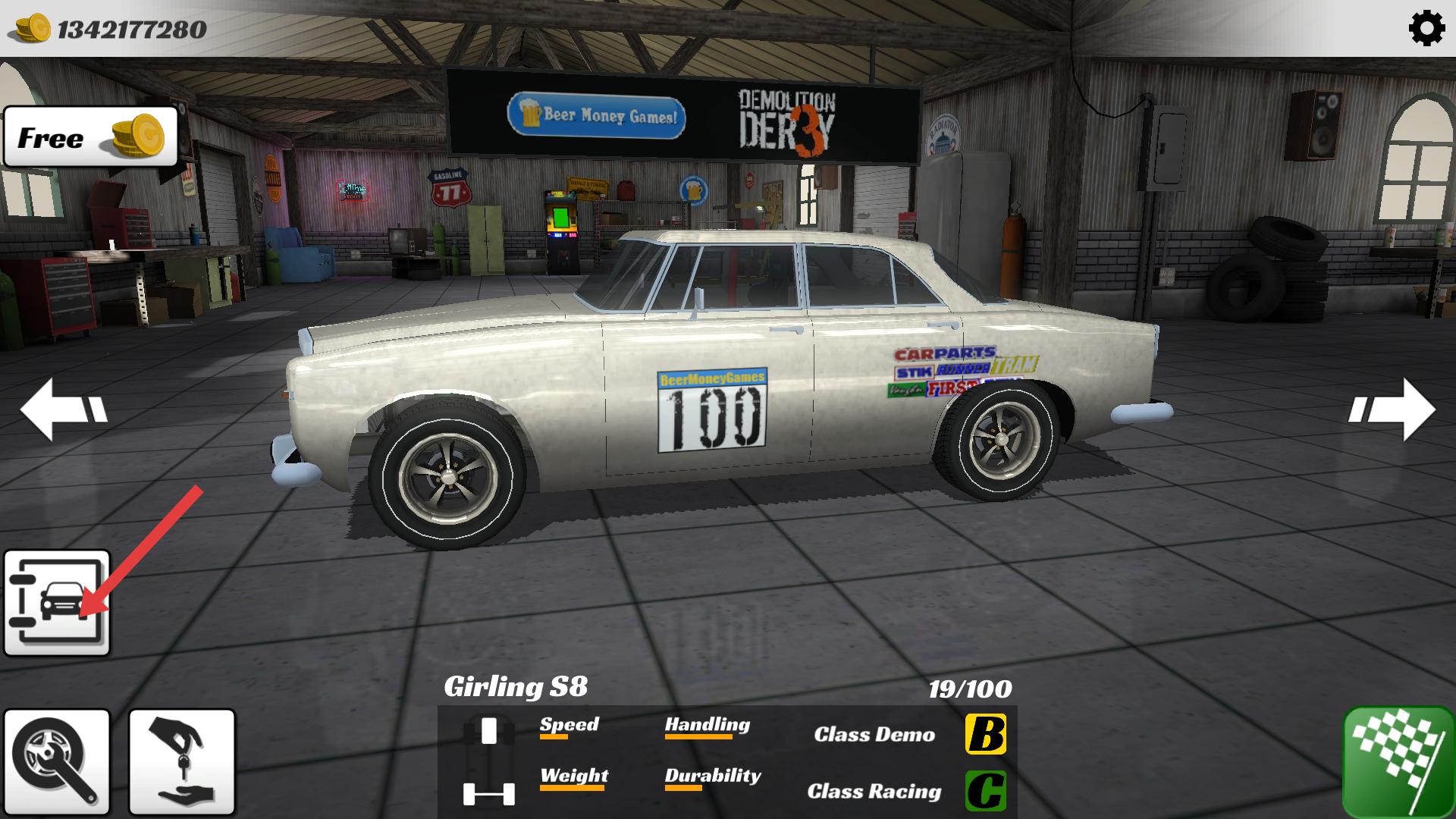The height and width of the screenshot is (819, 1456).
Task: Start race with the checkered flag button
Action: [x=1398, y=761]
